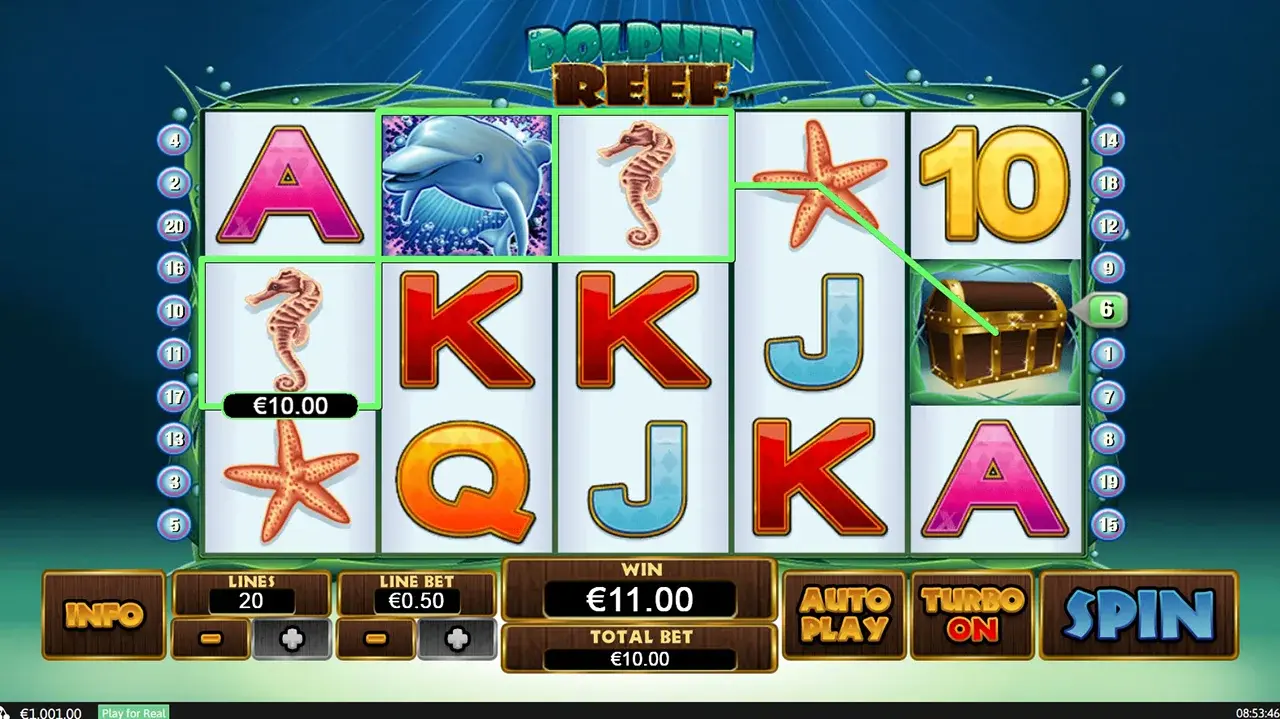Viewport: 1280px width, 719px height.
Task: Click payline number 5 bubble
Action: [174, 524]
